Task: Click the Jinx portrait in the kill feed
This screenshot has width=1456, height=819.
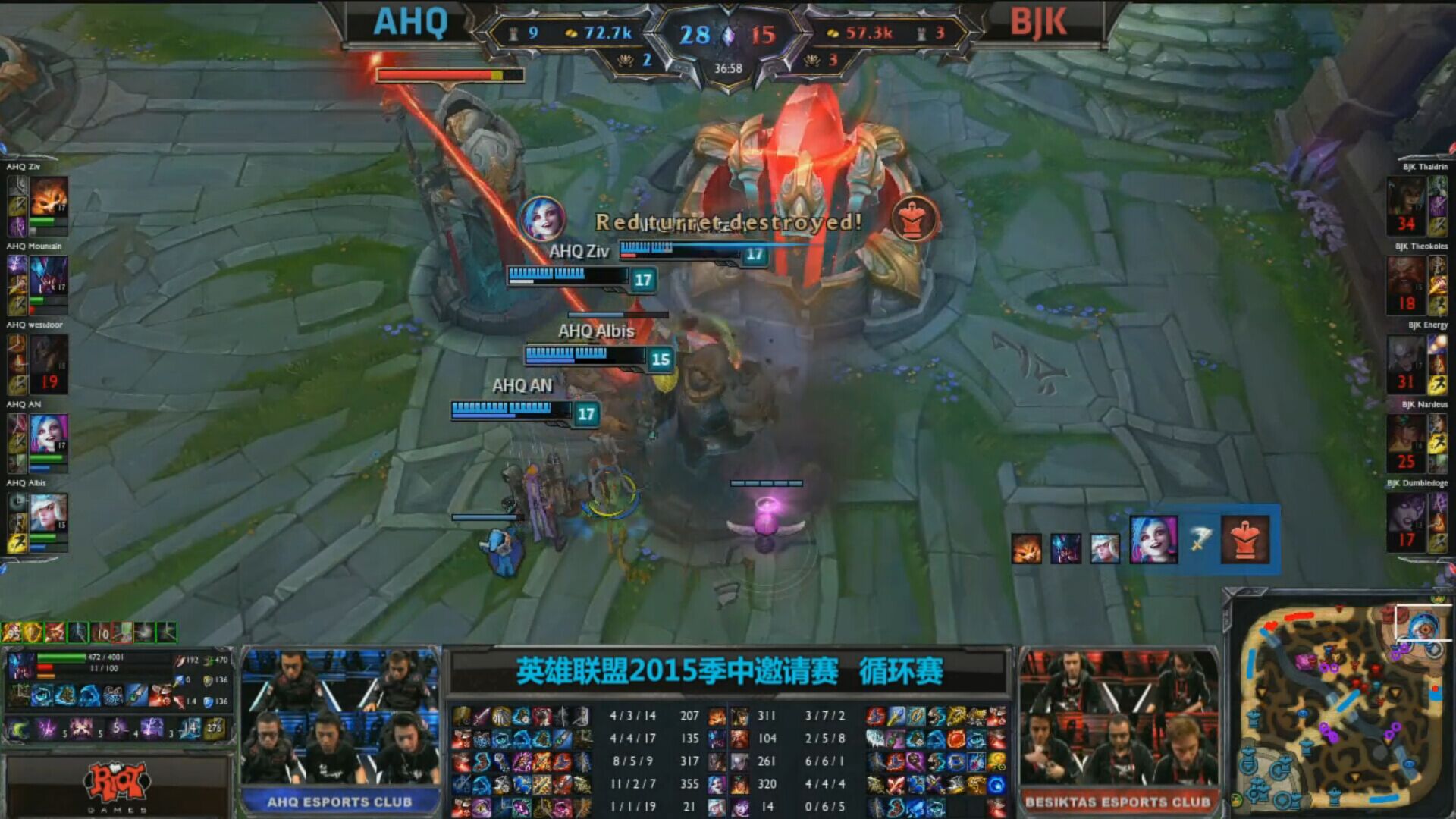Action: 1153,540
